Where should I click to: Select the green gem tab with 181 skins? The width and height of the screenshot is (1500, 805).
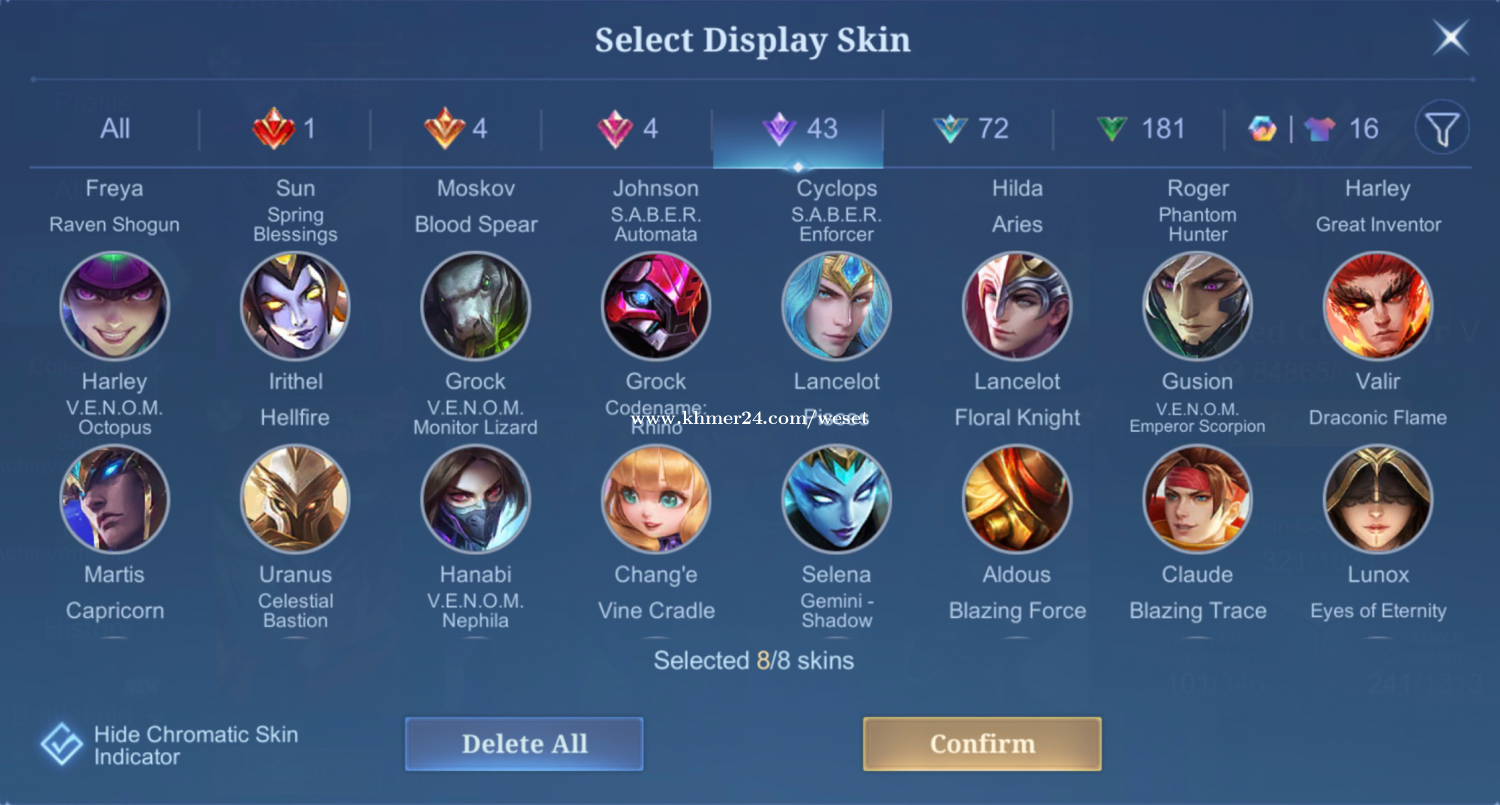coord(1139,129)
